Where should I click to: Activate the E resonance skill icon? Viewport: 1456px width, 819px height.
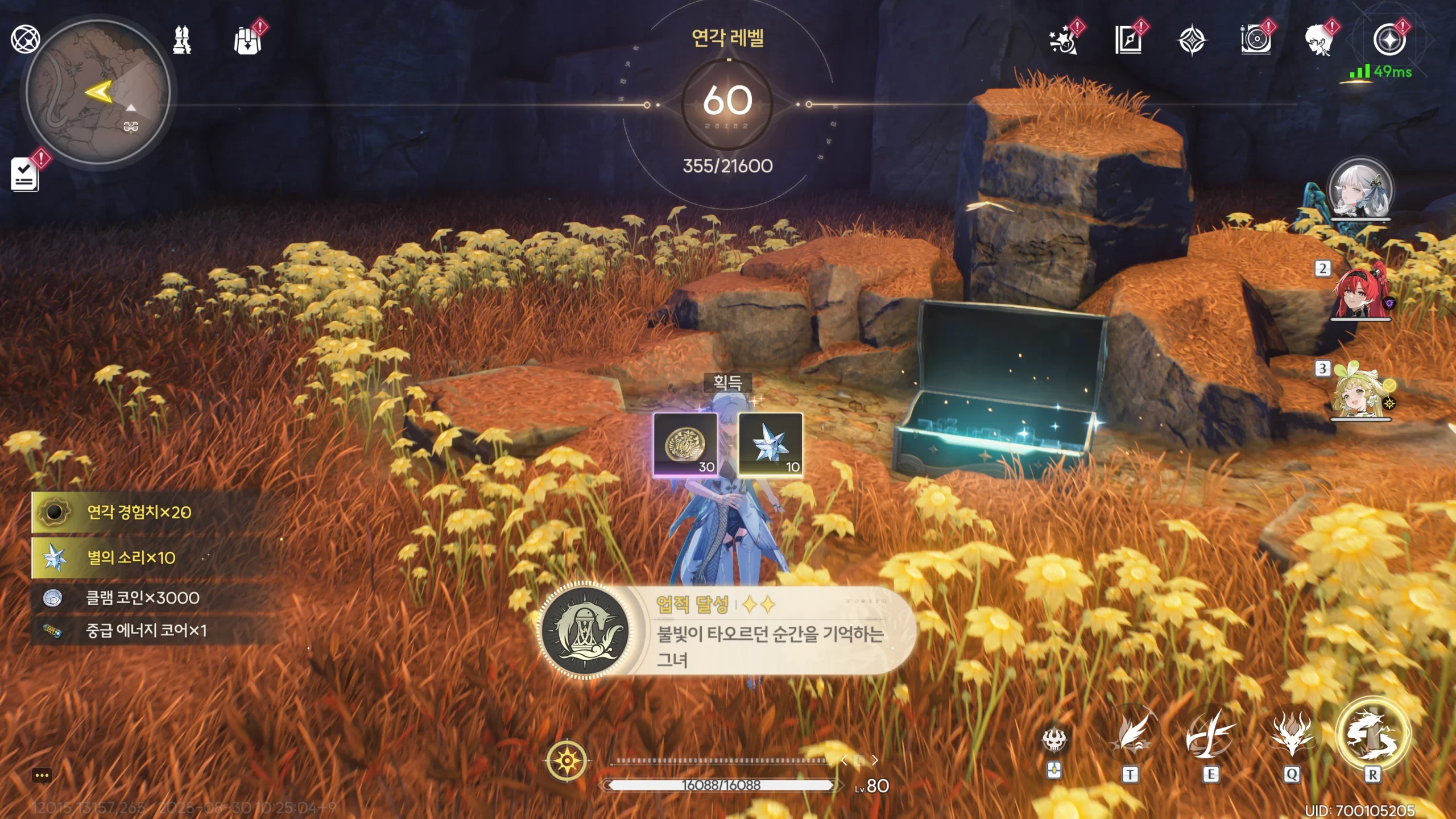coord(1210,734)
